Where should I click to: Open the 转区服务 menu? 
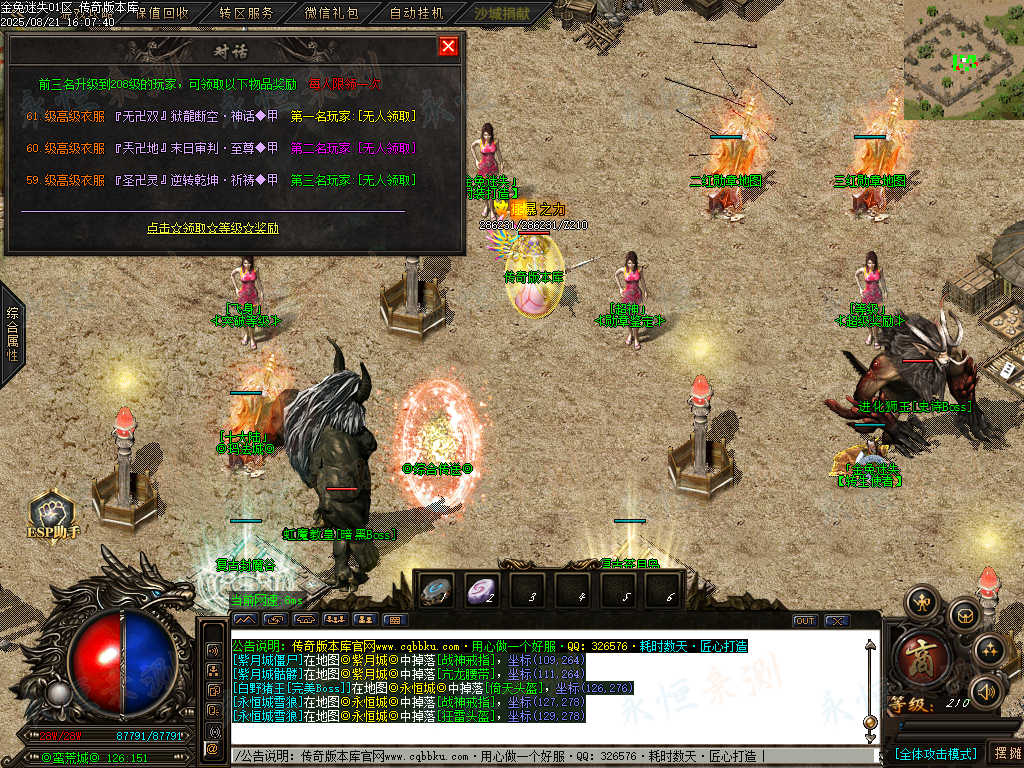[x=246, y=14]
